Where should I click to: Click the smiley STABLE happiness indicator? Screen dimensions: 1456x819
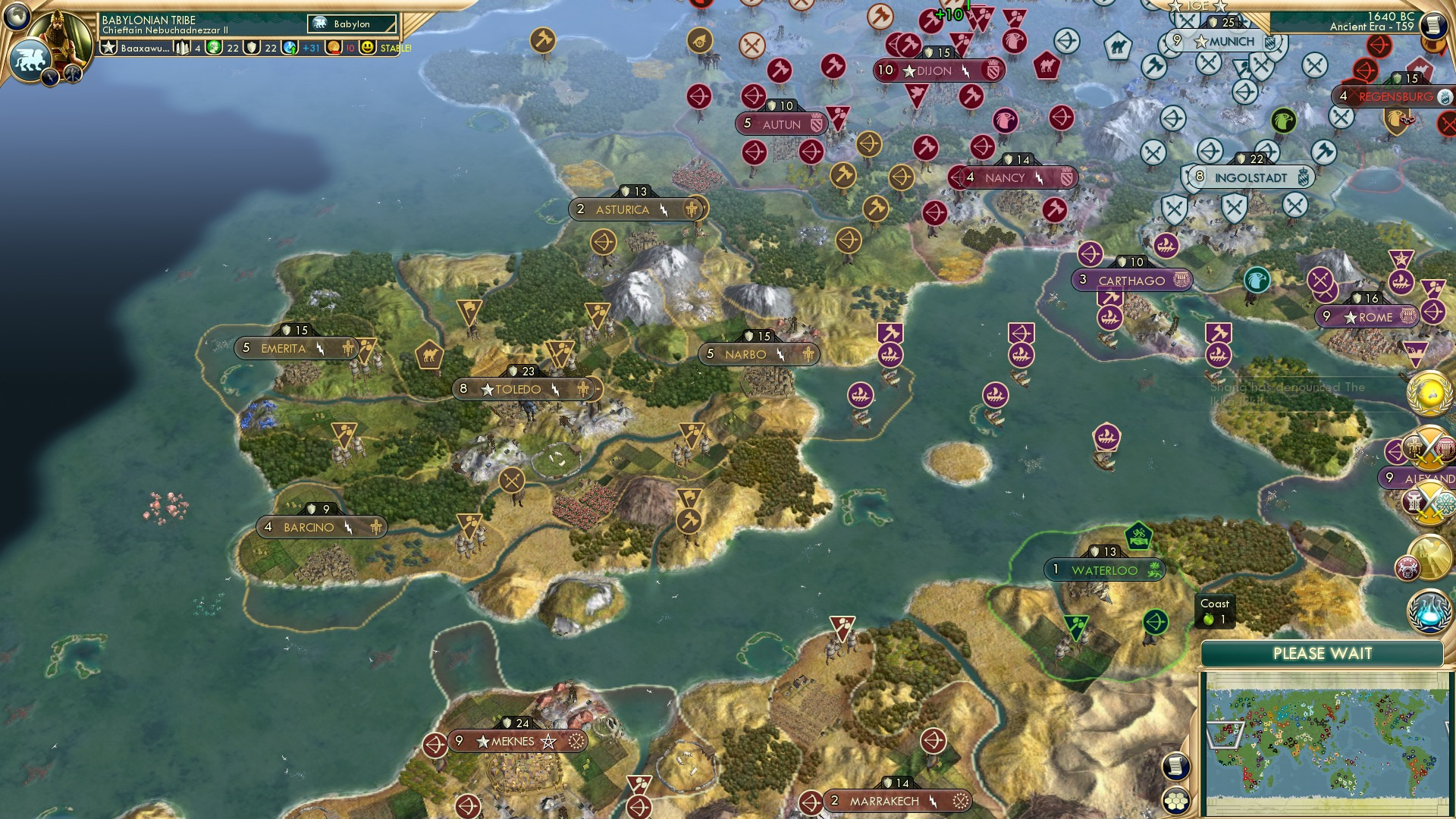click(x=368, y=49)
